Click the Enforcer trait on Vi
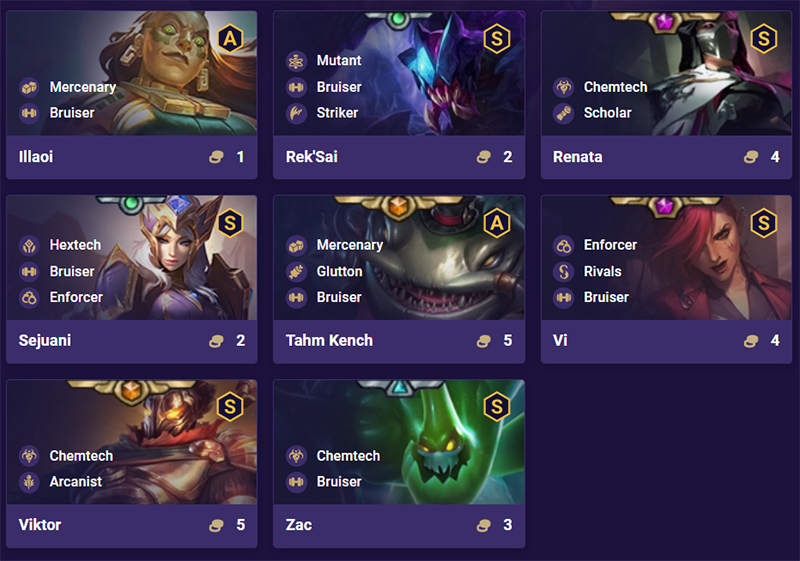 tap(610, 245)
